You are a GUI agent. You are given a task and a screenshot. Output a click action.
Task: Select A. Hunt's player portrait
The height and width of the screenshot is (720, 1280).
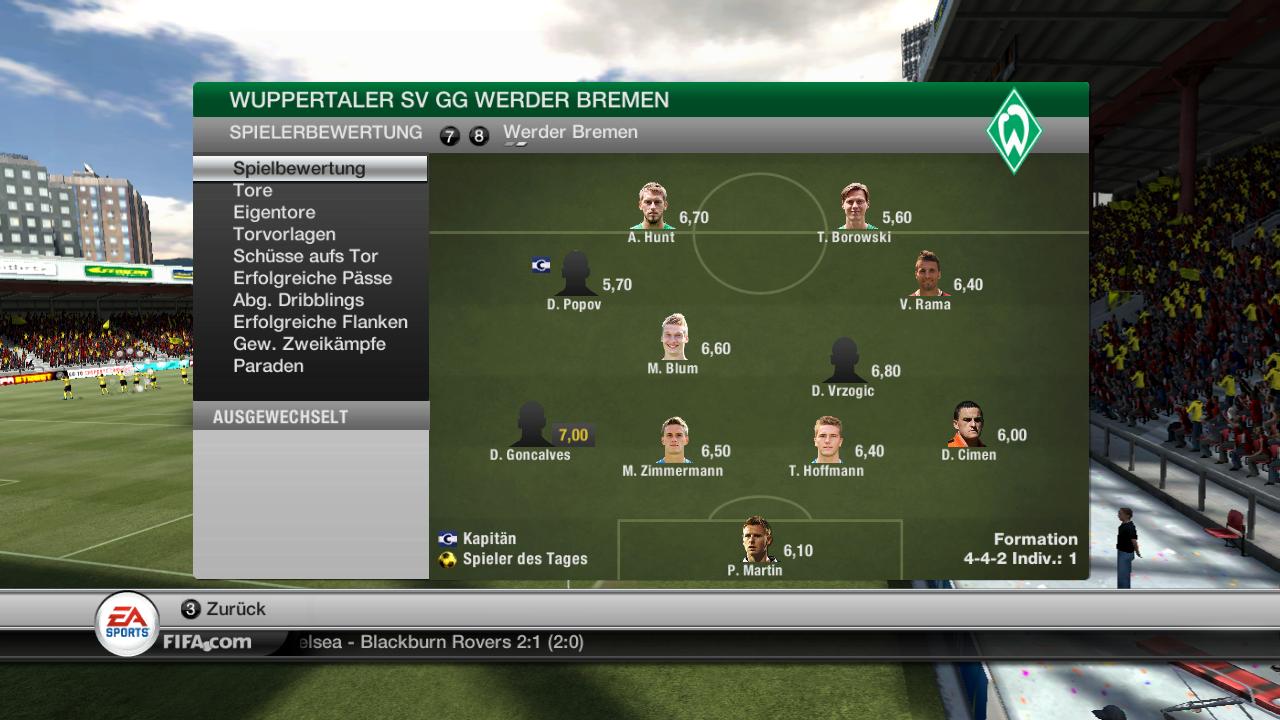[653, 206]
